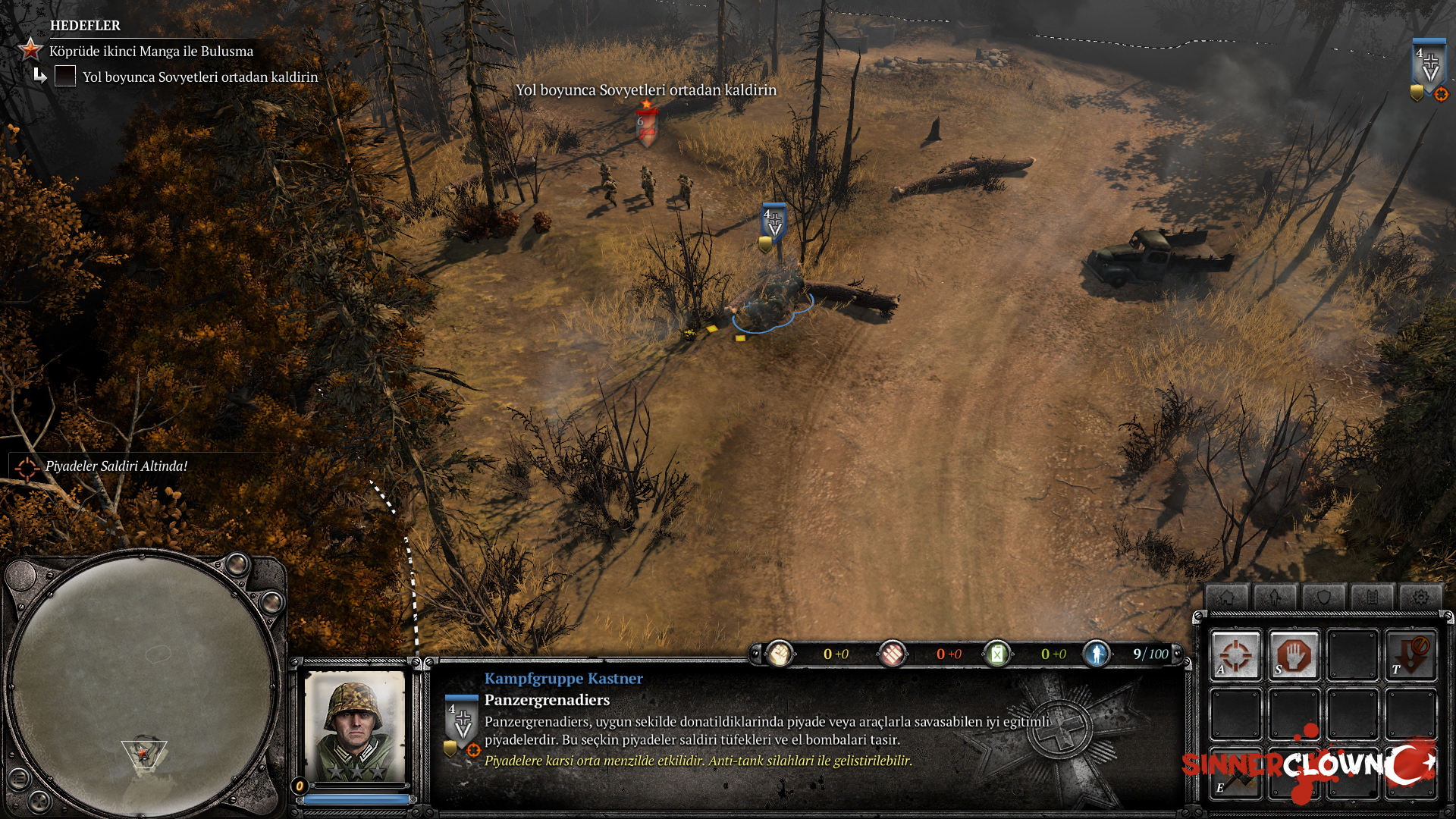Screen dimensions: 1456x819
Task: Open the gear settings tab
Action: (1420, 598)
